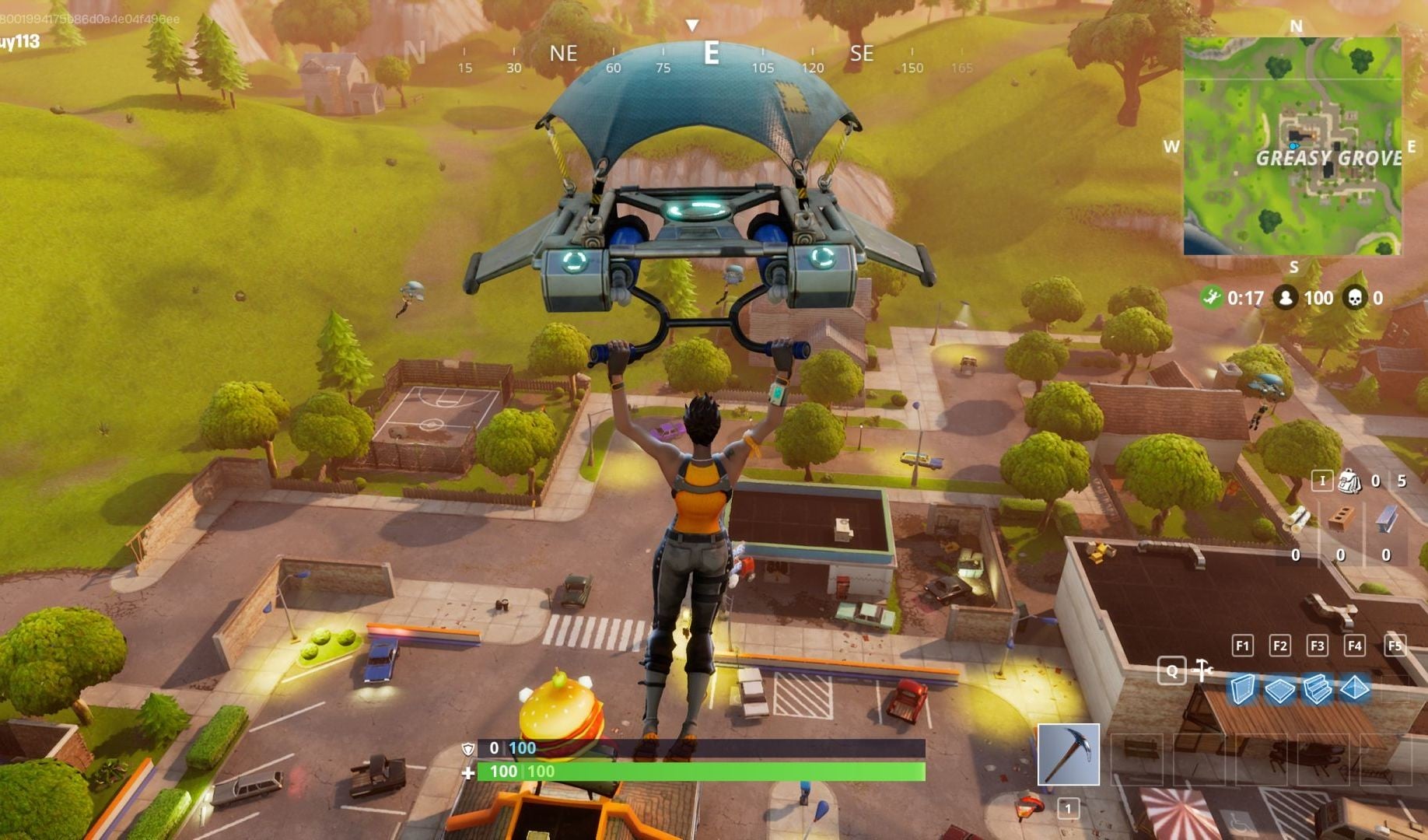Toggle build mode hammer-and-wrench icon
The image size is (1428, 840).
pyautogui.click(x=1202, y=670)
